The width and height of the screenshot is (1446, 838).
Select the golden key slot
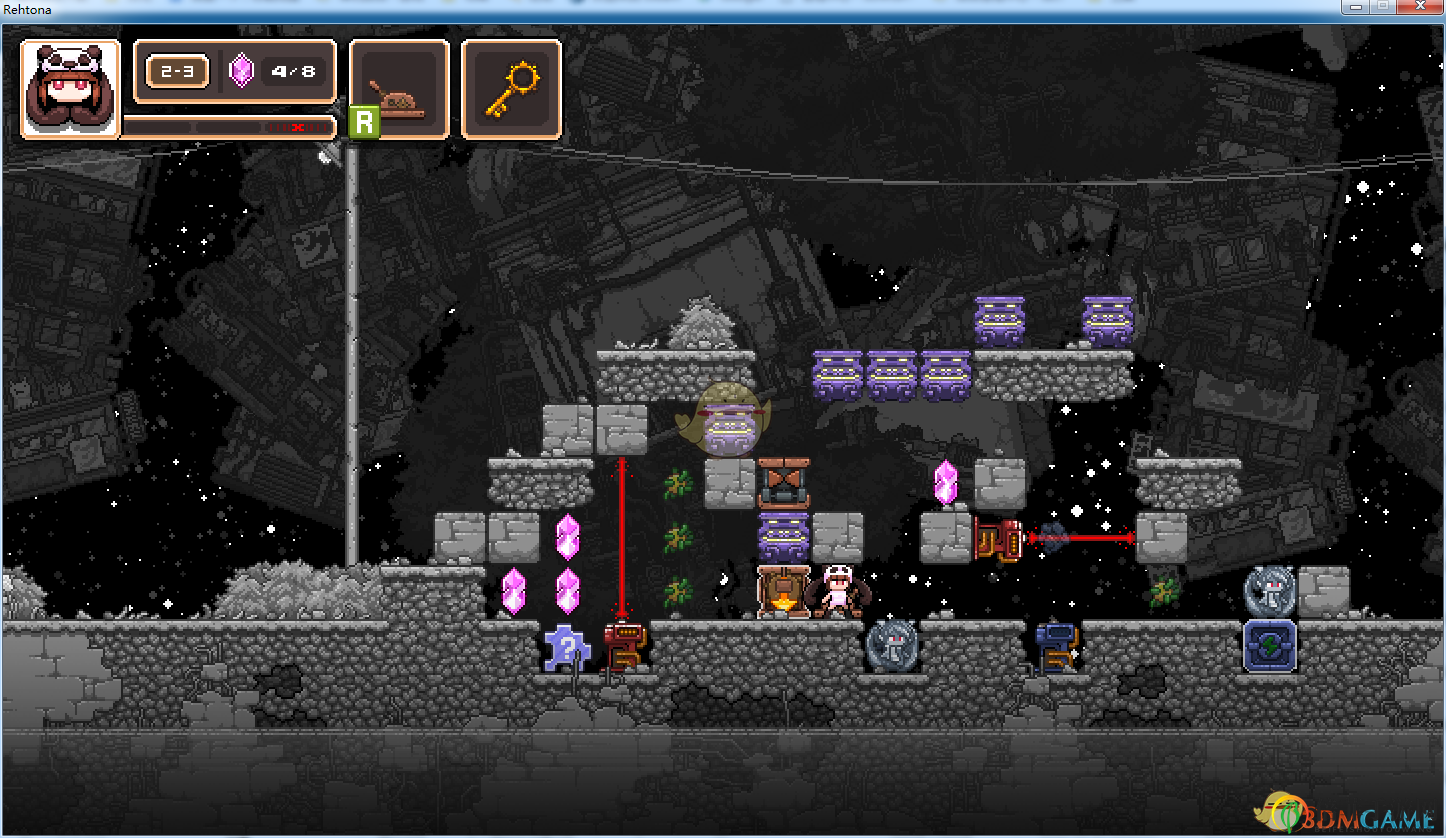[x=511, y=89]
